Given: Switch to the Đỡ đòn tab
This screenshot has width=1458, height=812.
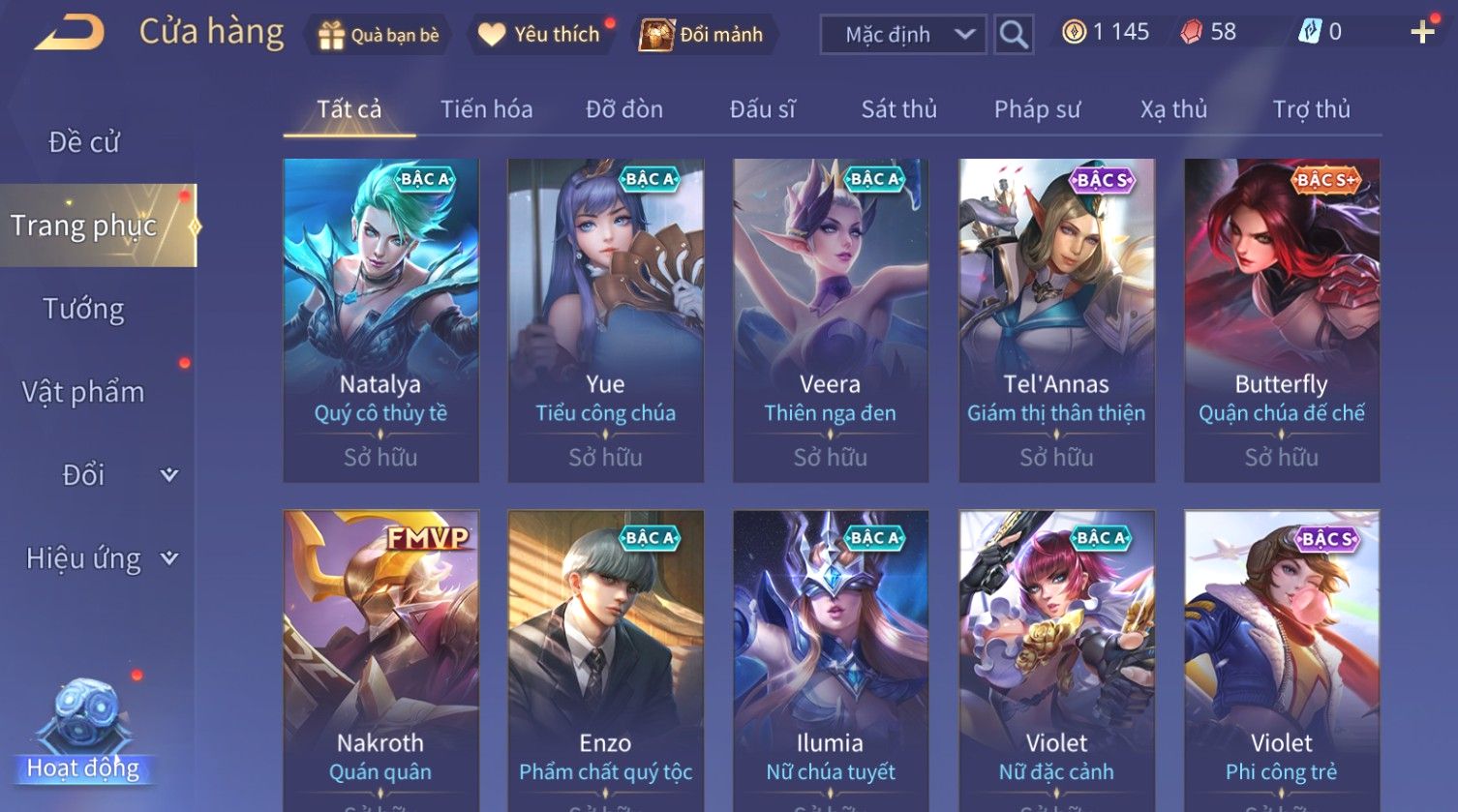Looking at the screenshot, I should 624,109.
